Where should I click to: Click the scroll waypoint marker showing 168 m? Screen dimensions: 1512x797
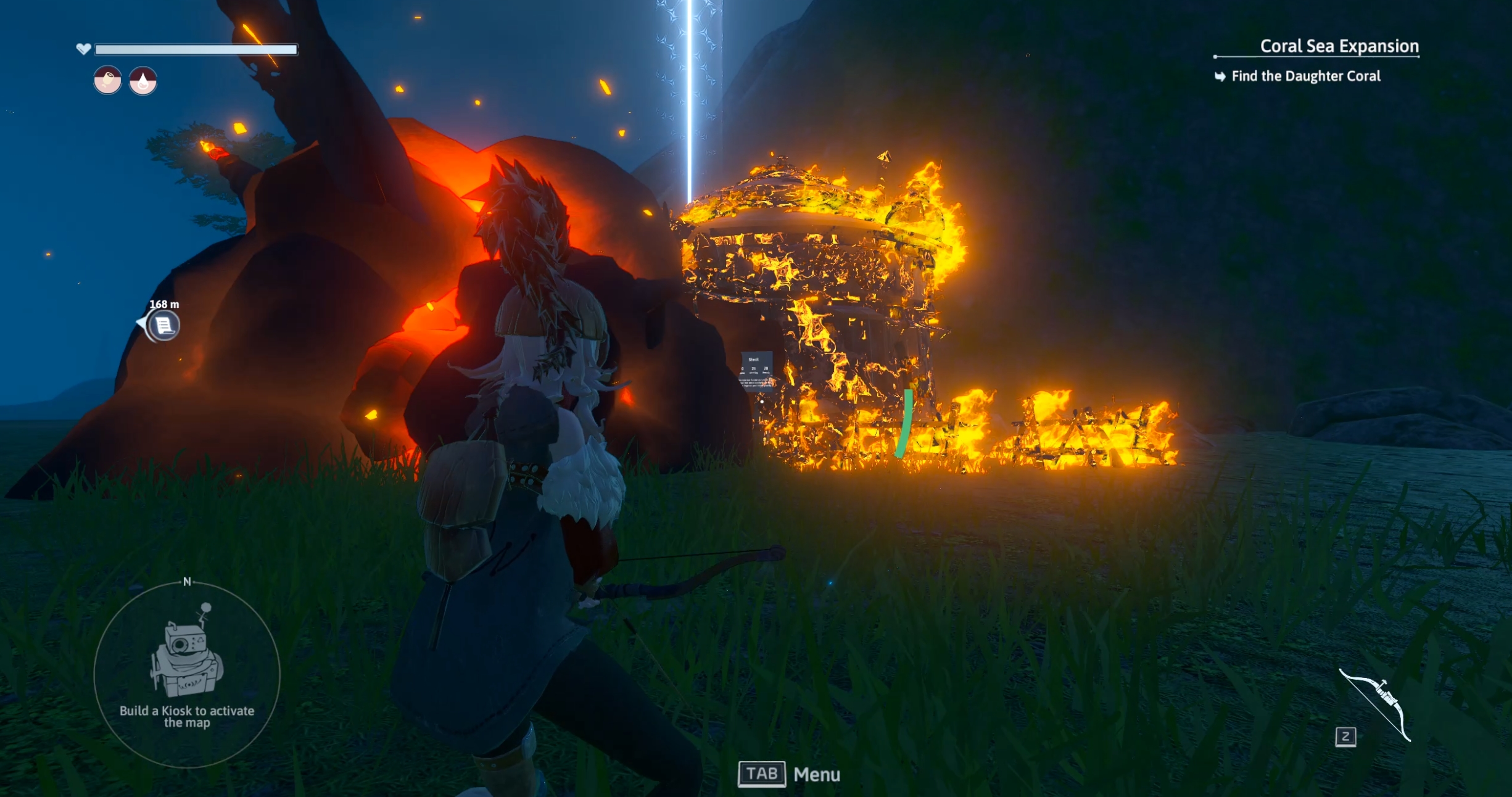163,325
